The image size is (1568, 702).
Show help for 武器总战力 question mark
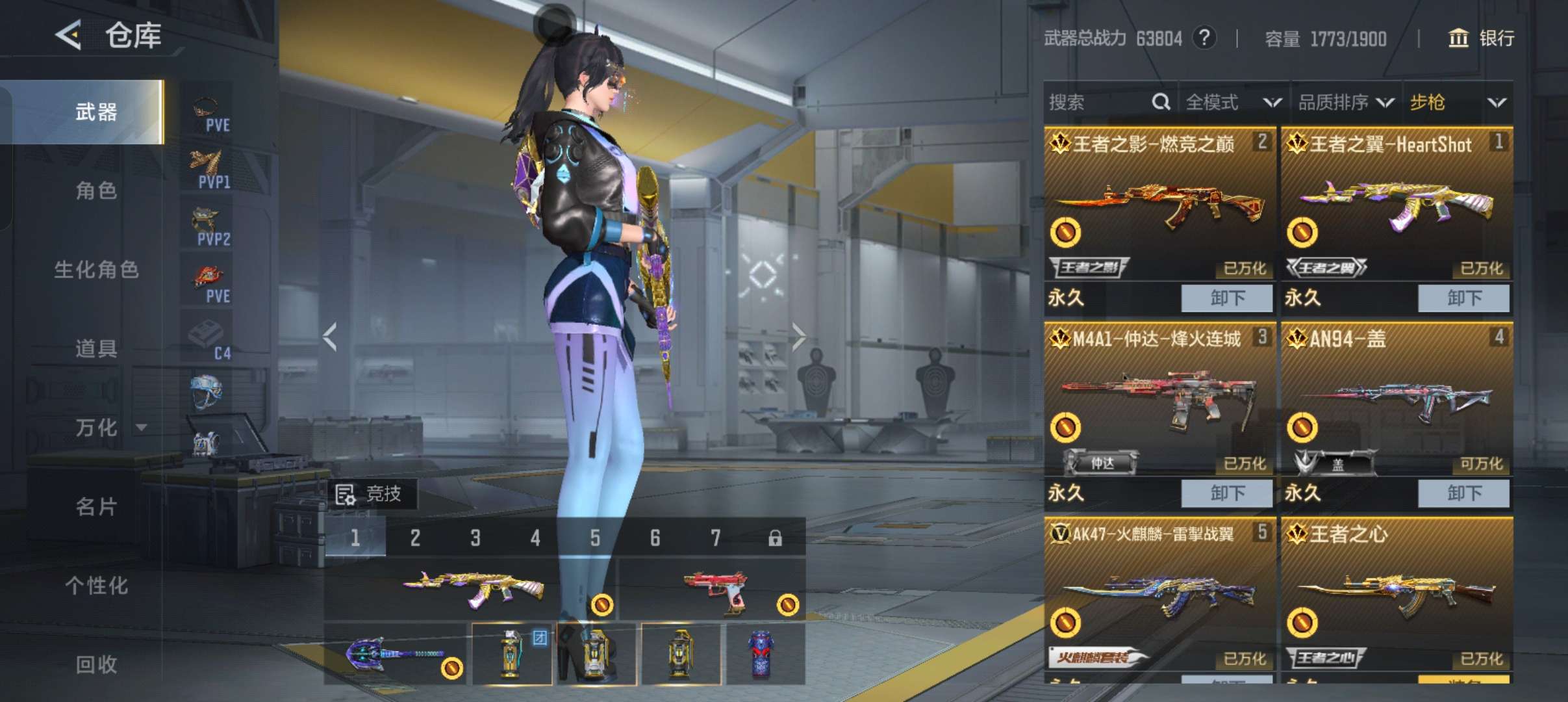pyautogui.click(x=1204, y=38)
